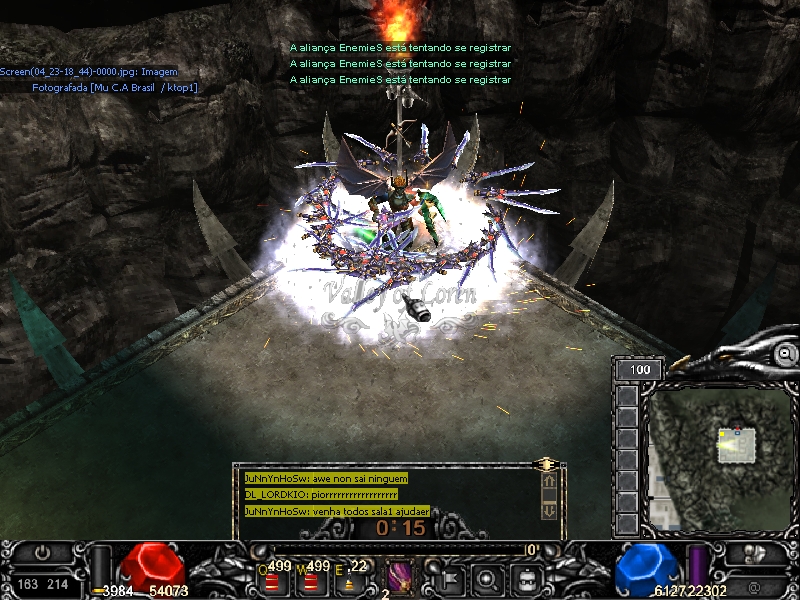Zoom the minimap with the magnifier button
The width and height of the screenshot is (800, 600).
click(x=787, y=353)
